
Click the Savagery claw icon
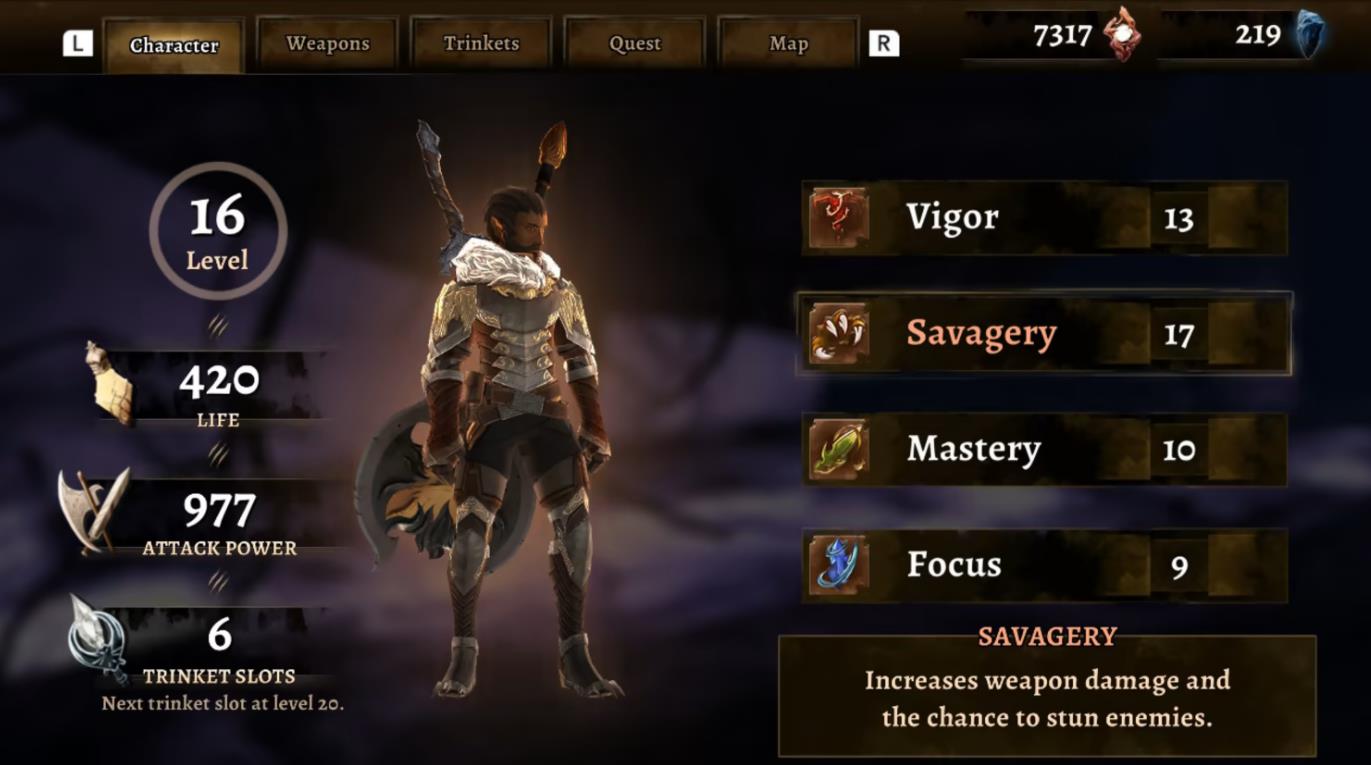point(836,332)
